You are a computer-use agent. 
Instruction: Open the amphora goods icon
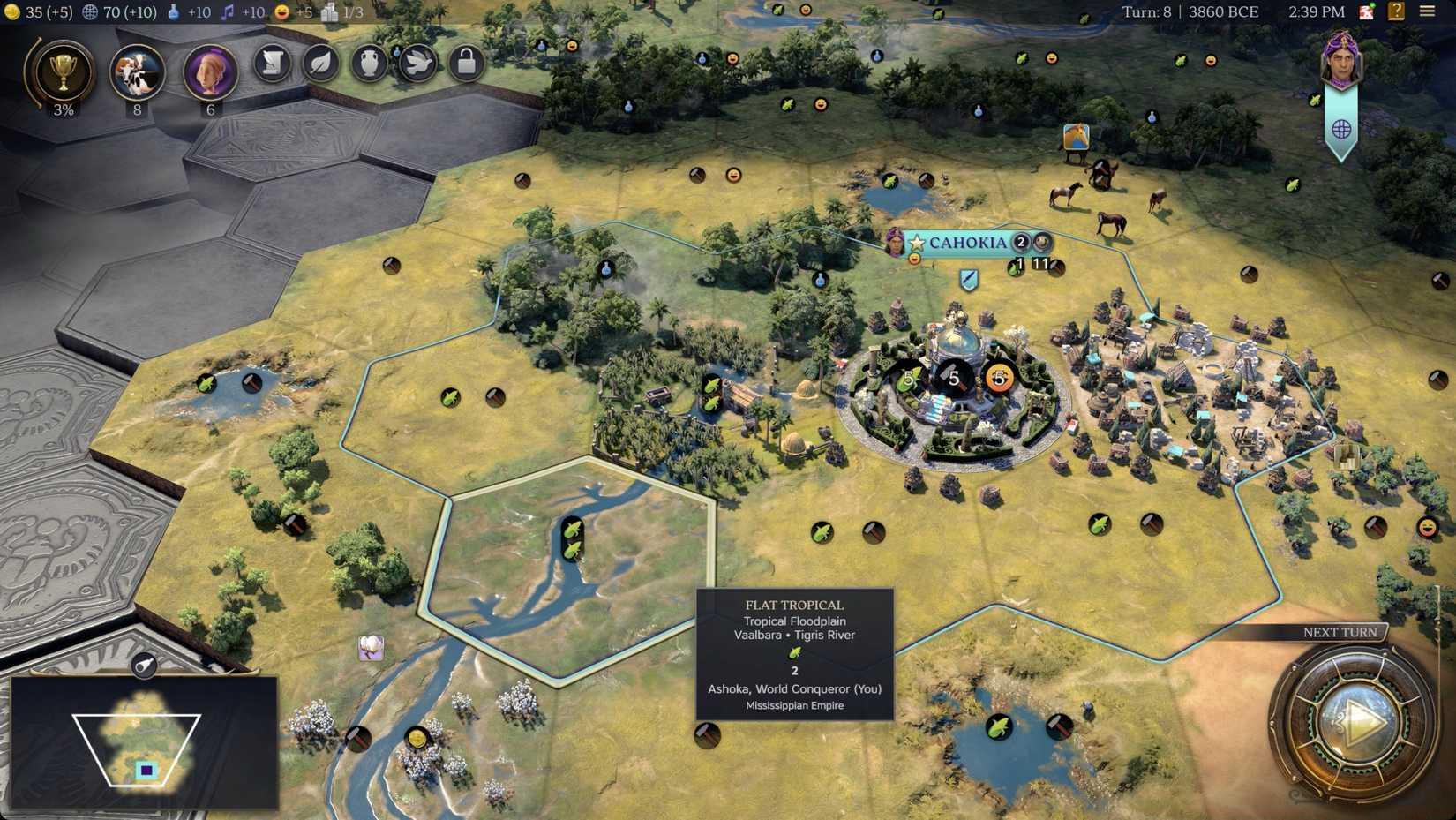pyautogui.click(x=369, y=64)
